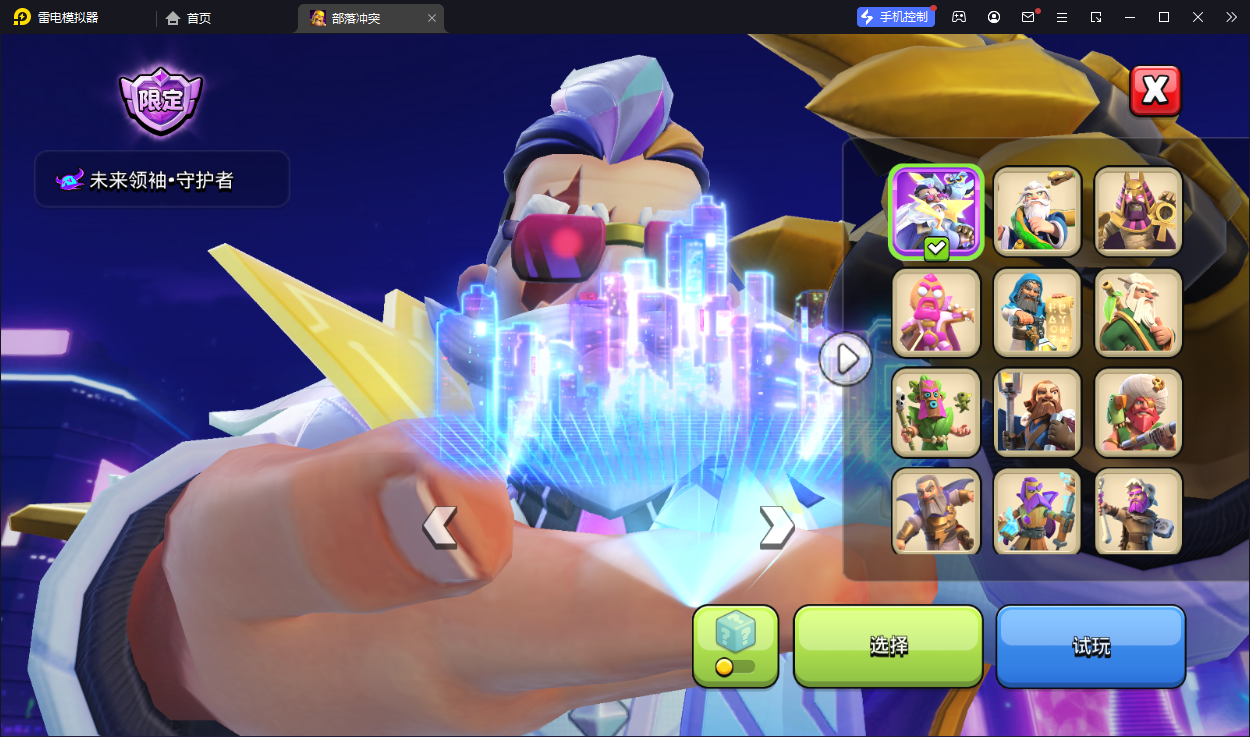Close the skin screen with red X
This screenshot has height=737, width=1250.
pyautogui.click(x=1155, y=91)
